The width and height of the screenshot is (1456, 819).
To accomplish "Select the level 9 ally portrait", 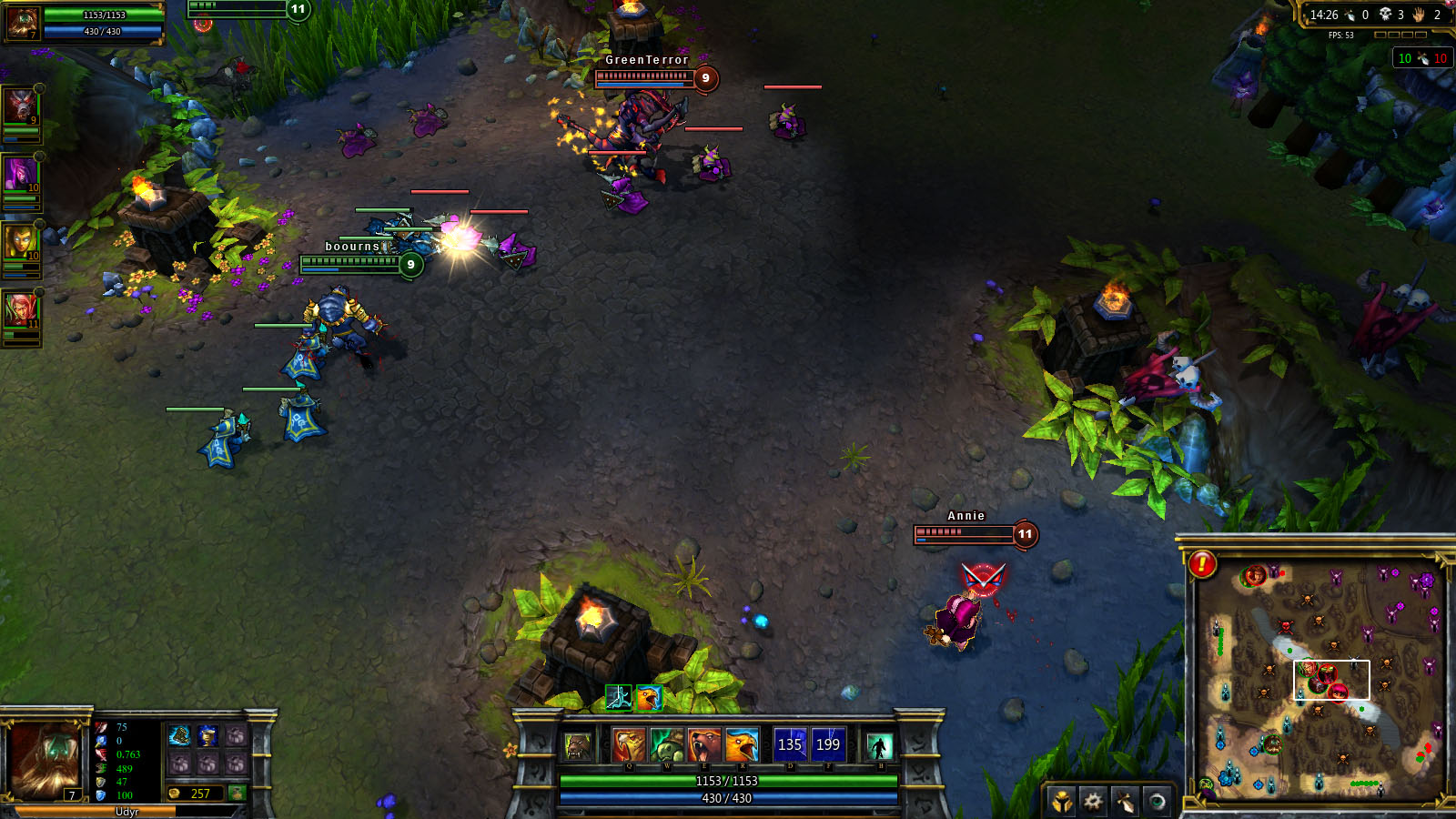I will pos(20,106).
